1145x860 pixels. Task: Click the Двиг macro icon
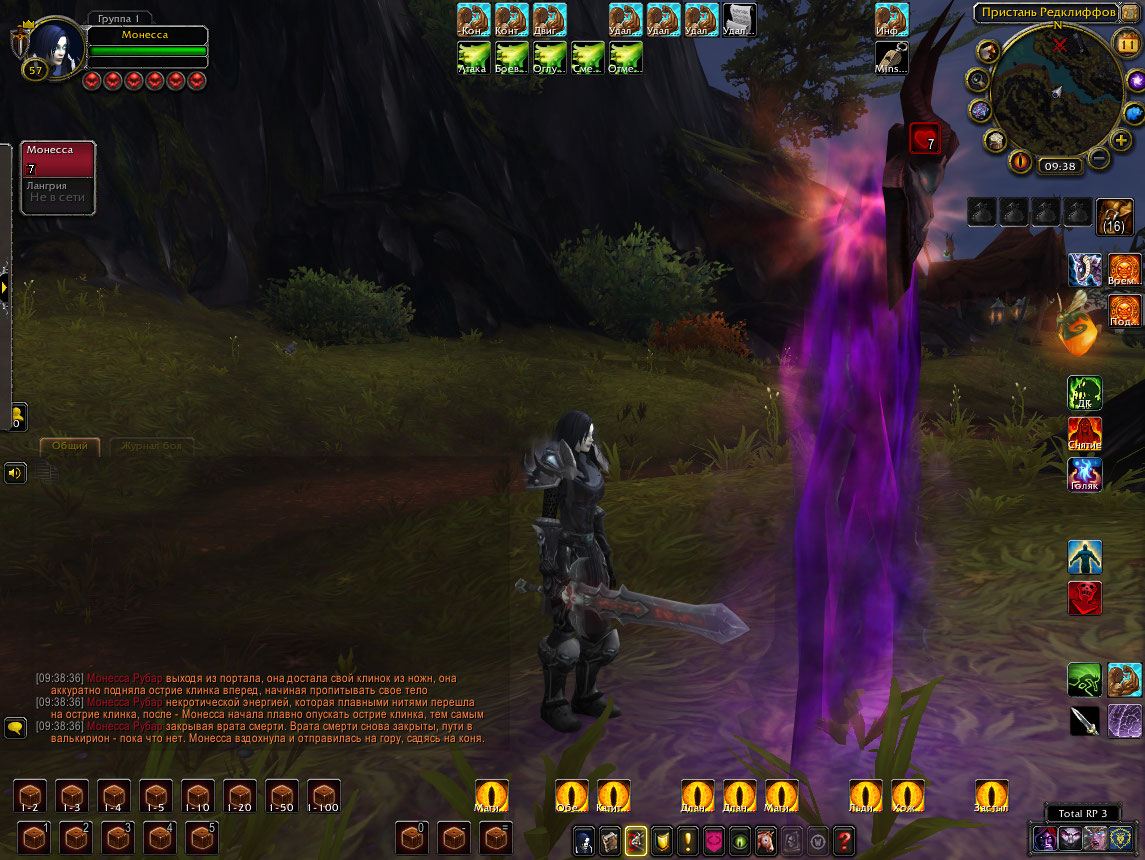tap(549, 19)
